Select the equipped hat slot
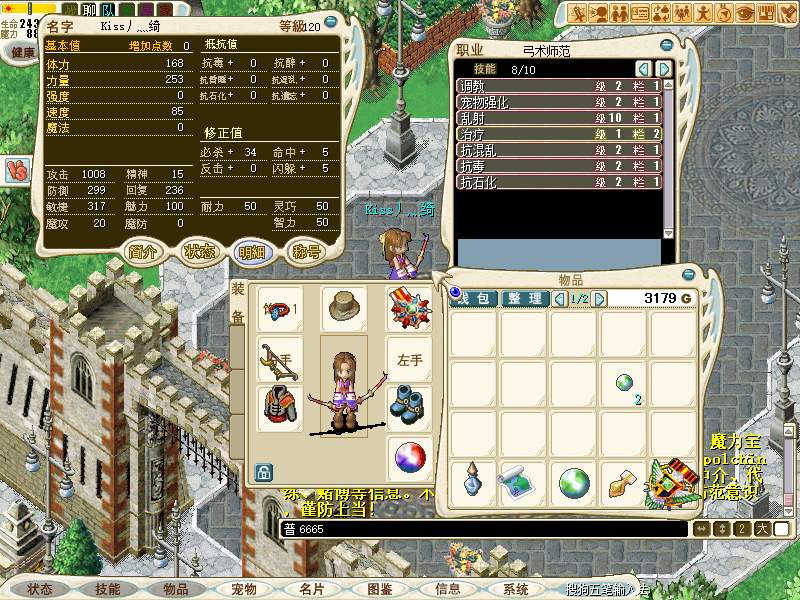 tap(344, 310)
